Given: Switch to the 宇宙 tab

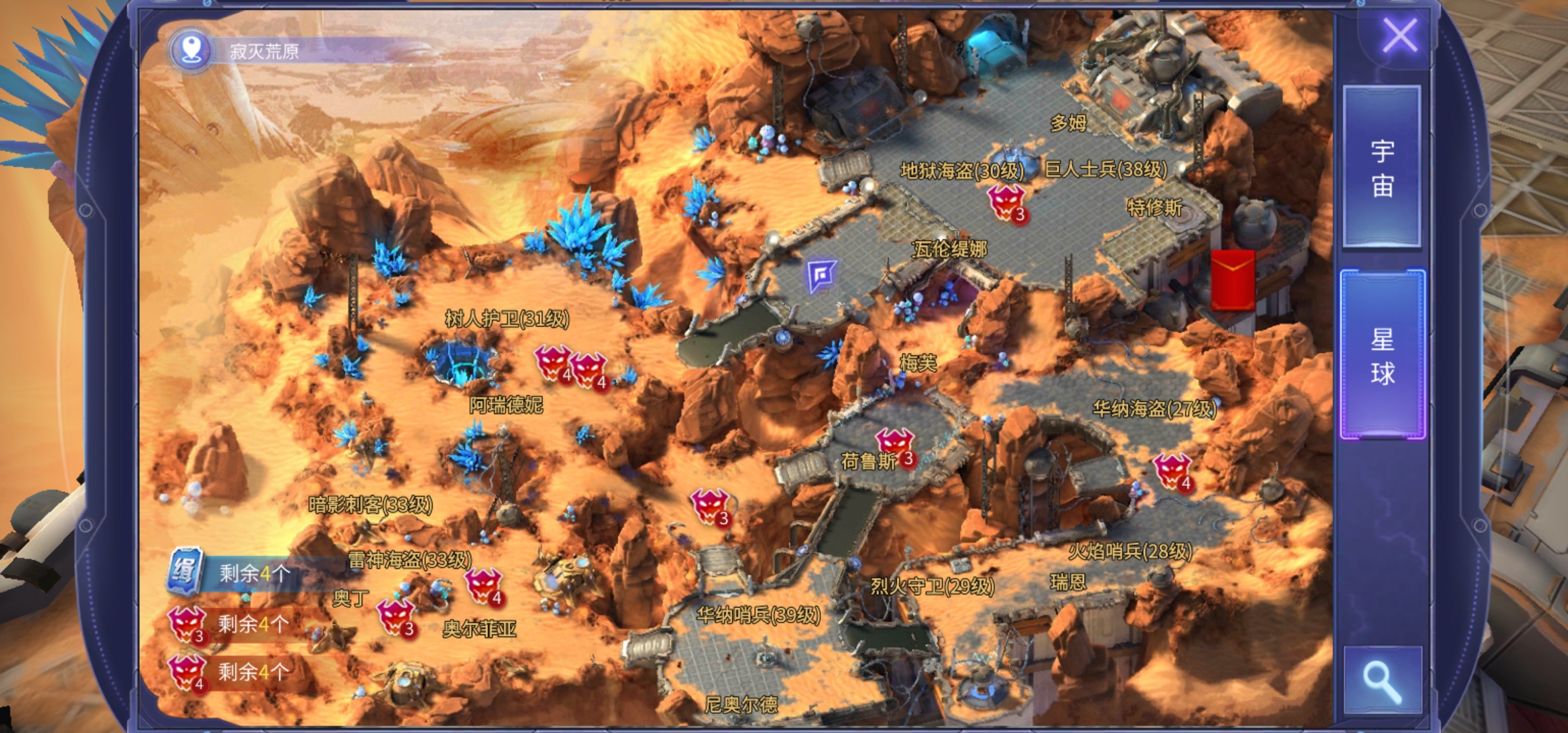Looking at the screenshot, I should 1382,168.
